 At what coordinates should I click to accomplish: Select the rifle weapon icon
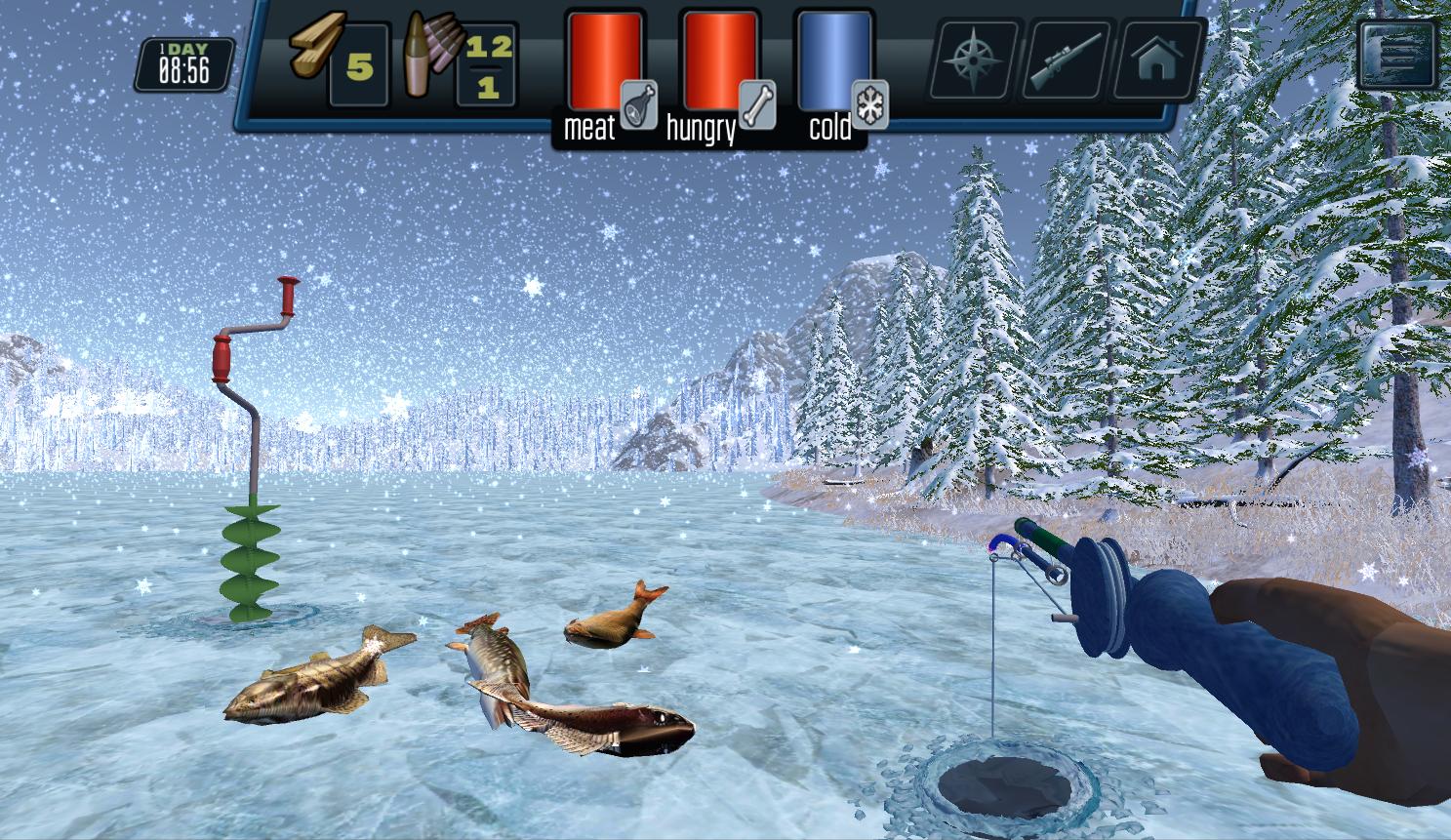(1066, 60)
